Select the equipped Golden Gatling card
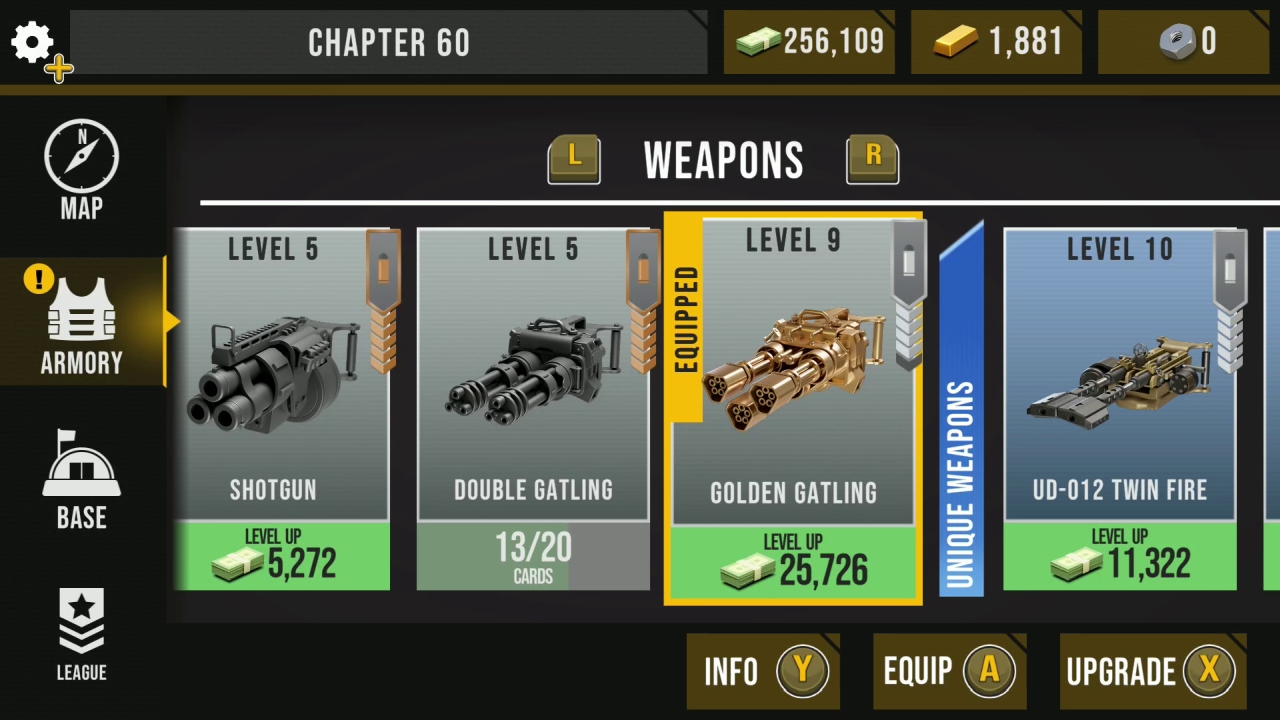Screen dimensions: 1280x720 793,400
